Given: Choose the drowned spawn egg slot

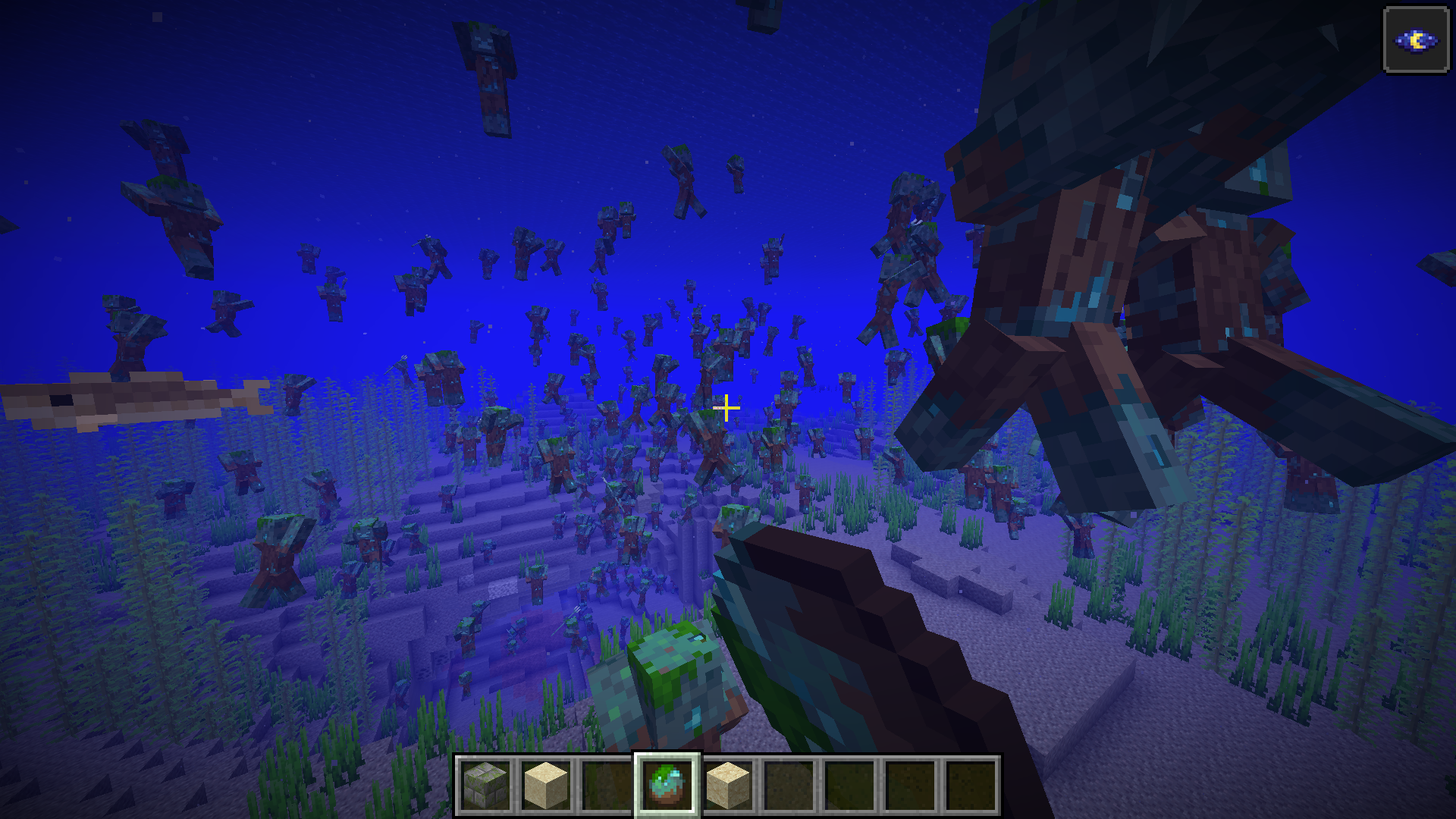Looking at the screenshot, I should click(x=667, y=786).
